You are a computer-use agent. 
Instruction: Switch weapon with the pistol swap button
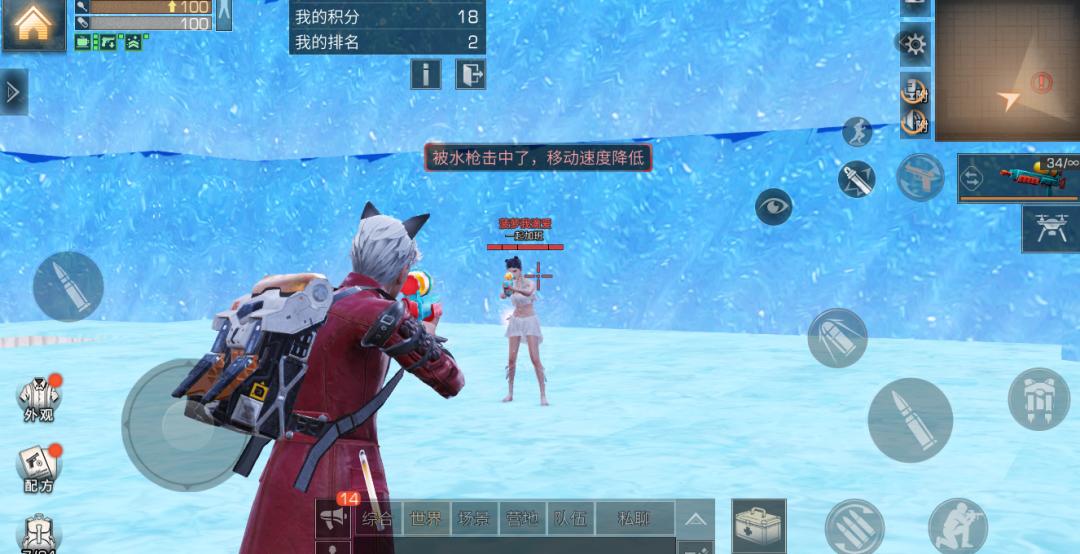click(920, 178)
